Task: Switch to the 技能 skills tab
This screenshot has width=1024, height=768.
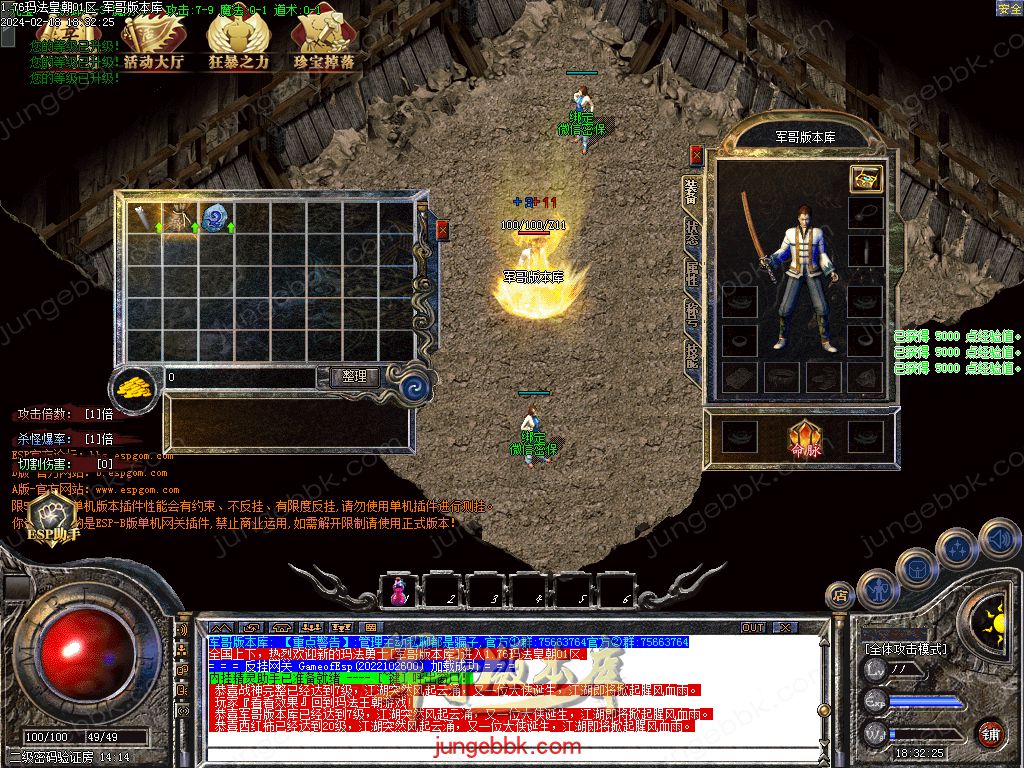Action: pyautogui.click(x=691, y=355)
